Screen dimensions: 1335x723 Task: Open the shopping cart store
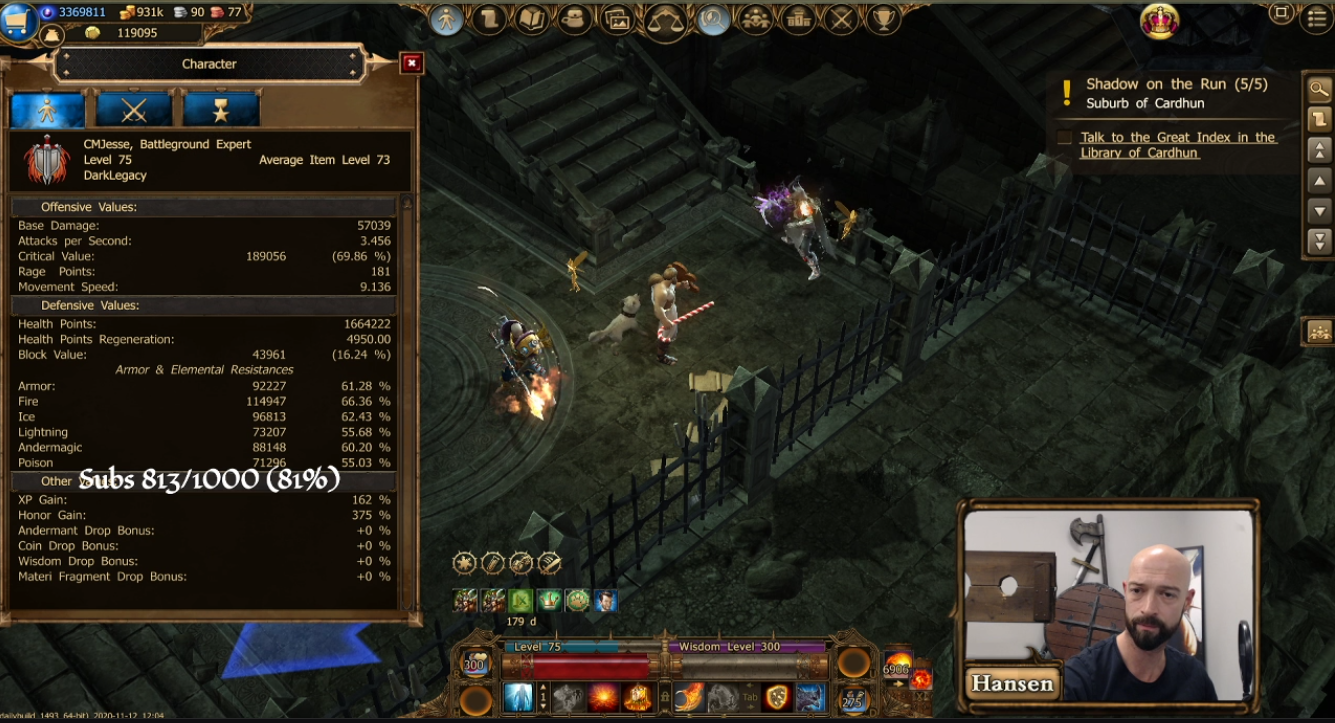18,20
